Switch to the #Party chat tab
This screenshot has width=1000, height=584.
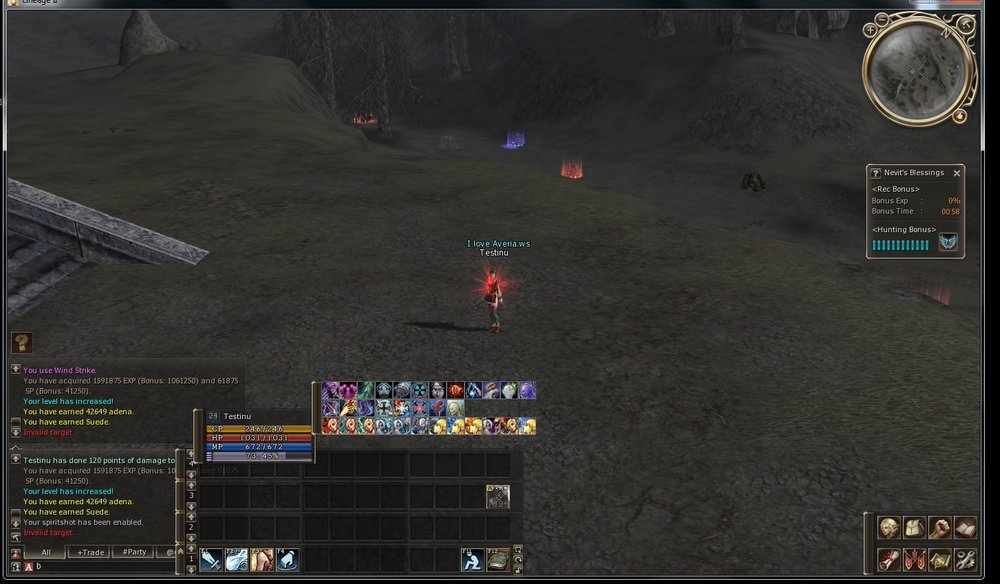(134, 552)
